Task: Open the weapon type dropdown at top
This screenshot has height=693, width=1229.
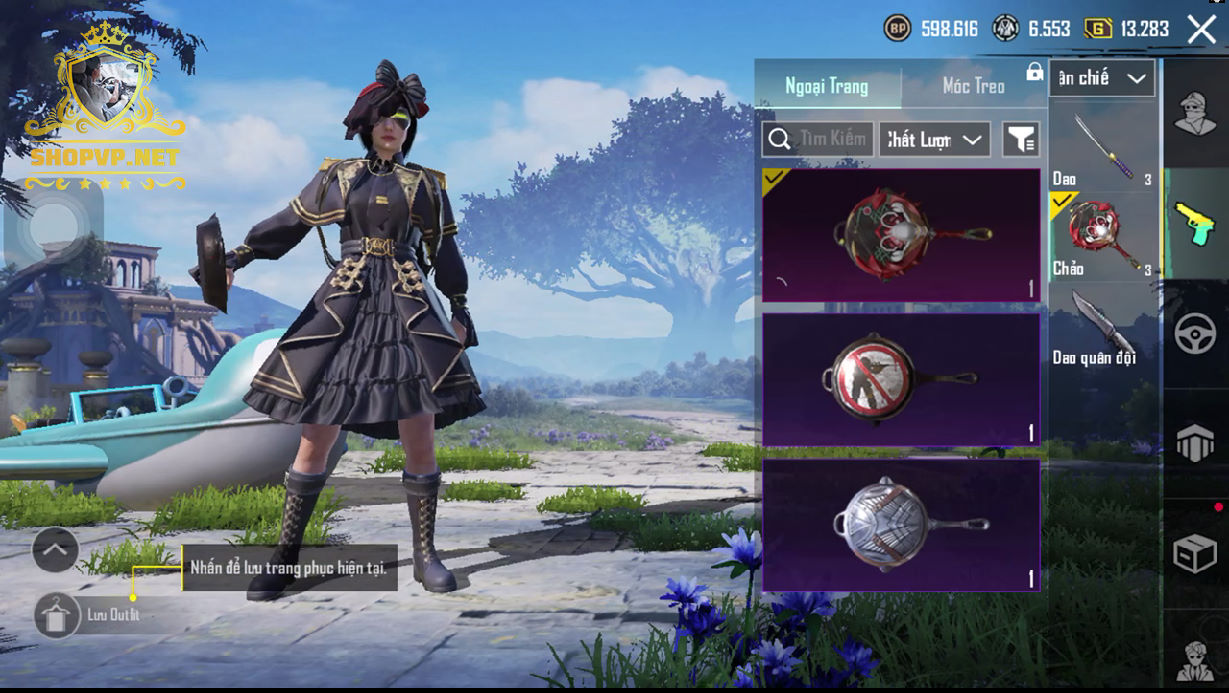Action: tap(1102, 78)
